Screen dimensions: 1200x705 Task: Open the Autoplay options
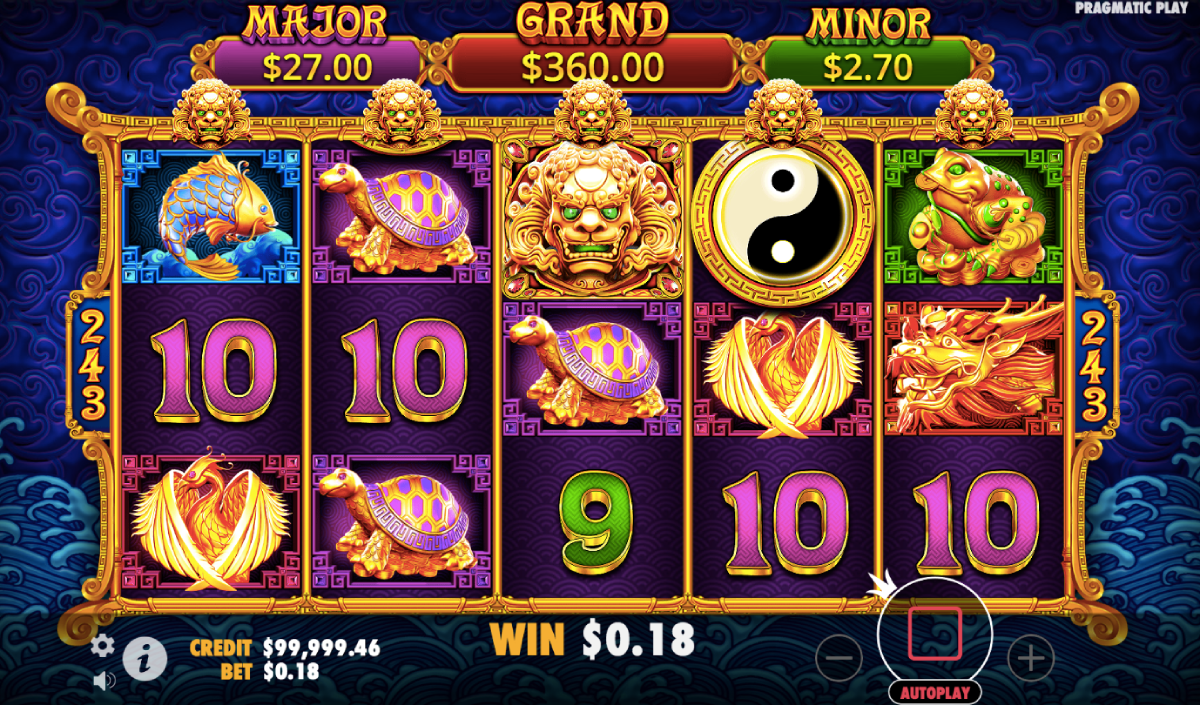(x=934, y=692)
